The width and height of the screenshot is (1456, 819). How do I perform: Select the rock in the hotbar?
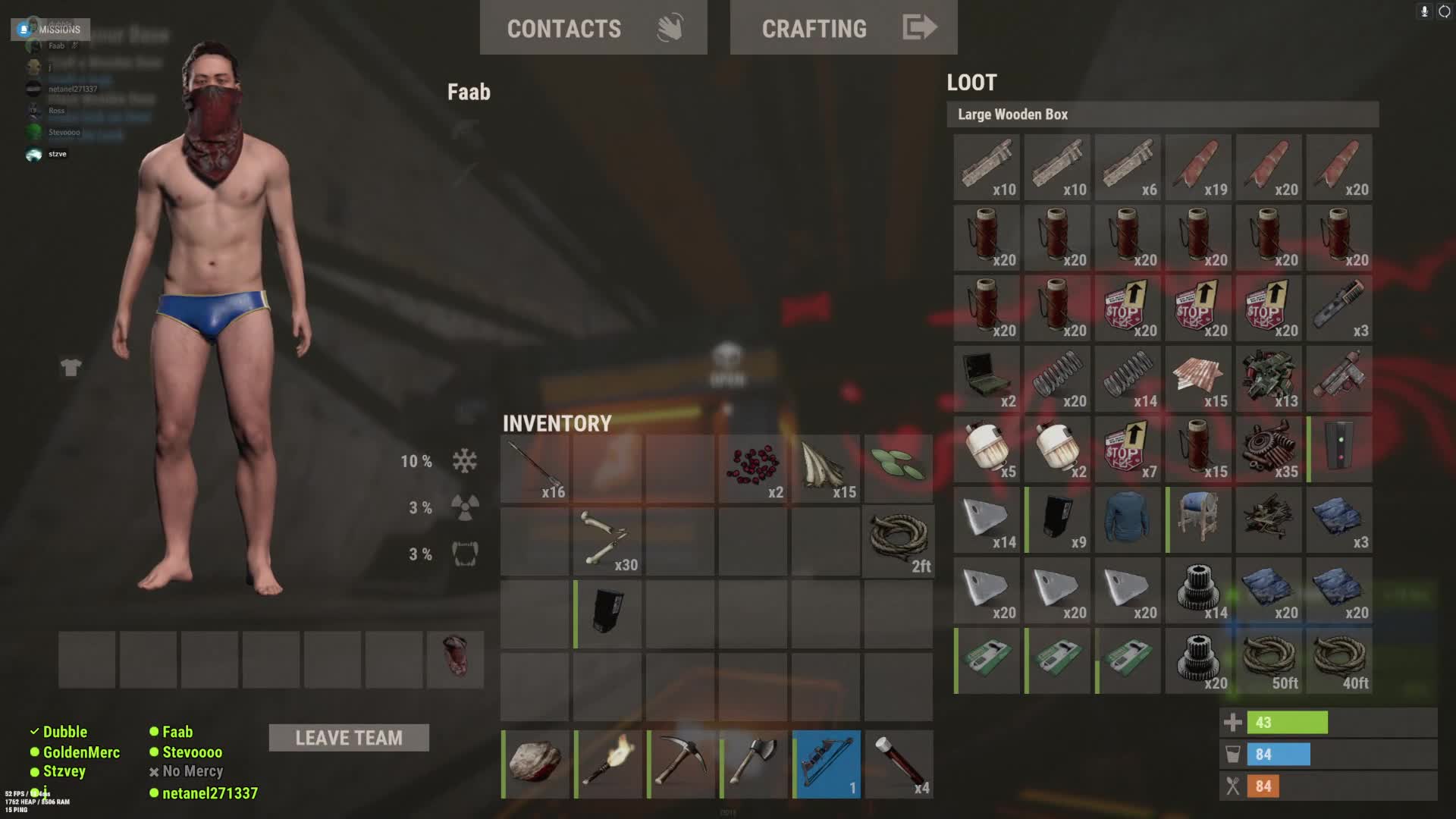[535, 764]
